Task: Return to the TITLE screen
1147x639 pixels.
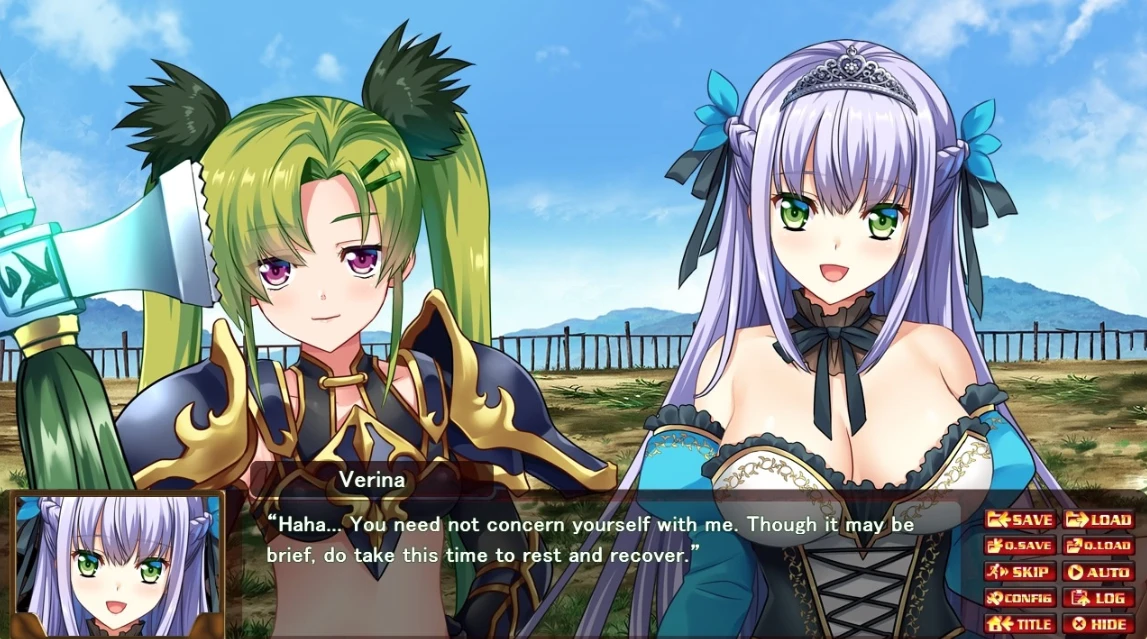Action: [1020, 624]
